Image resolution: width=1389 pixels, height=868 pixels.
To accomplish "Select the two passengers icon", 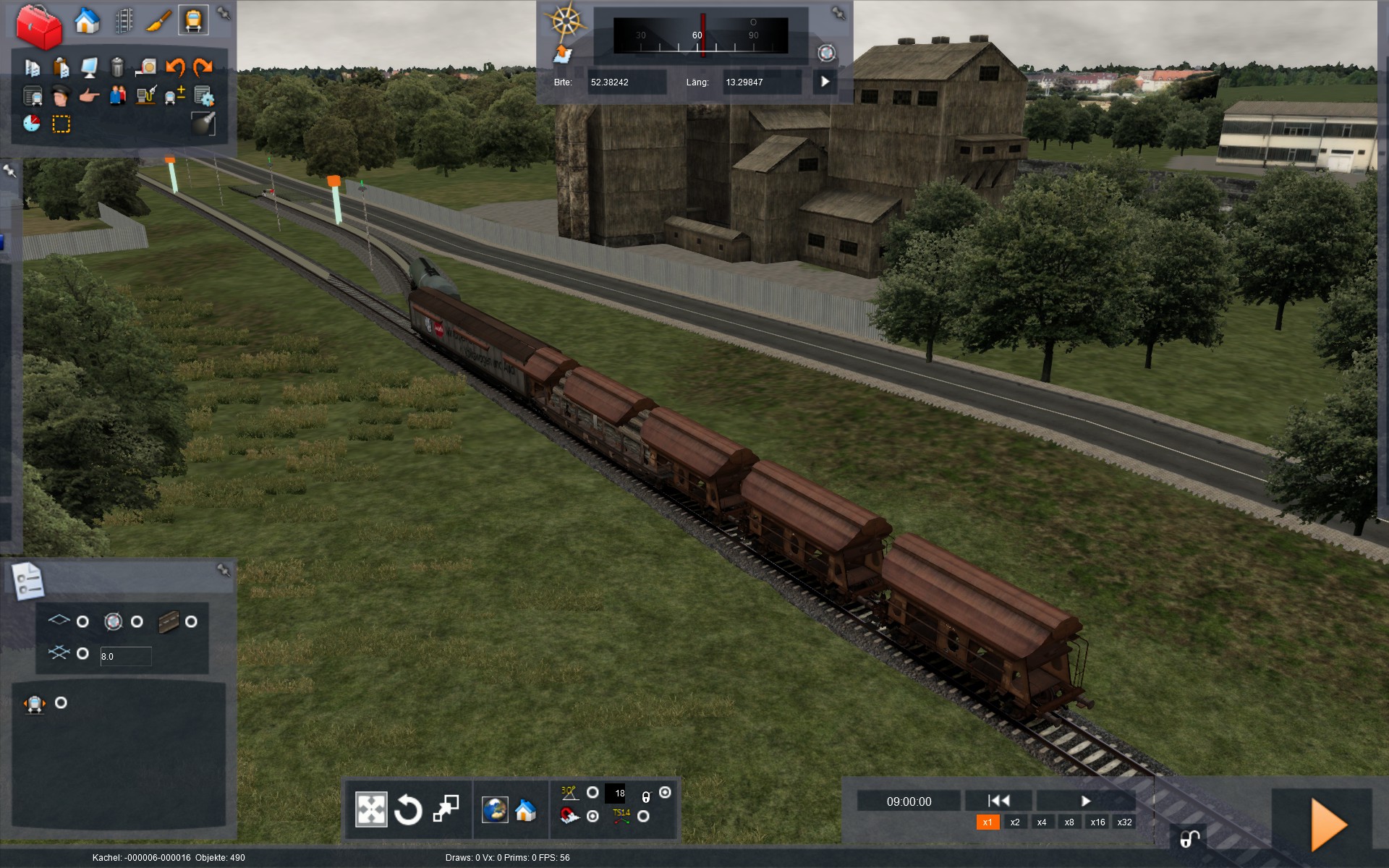I will tap(117, 95).
